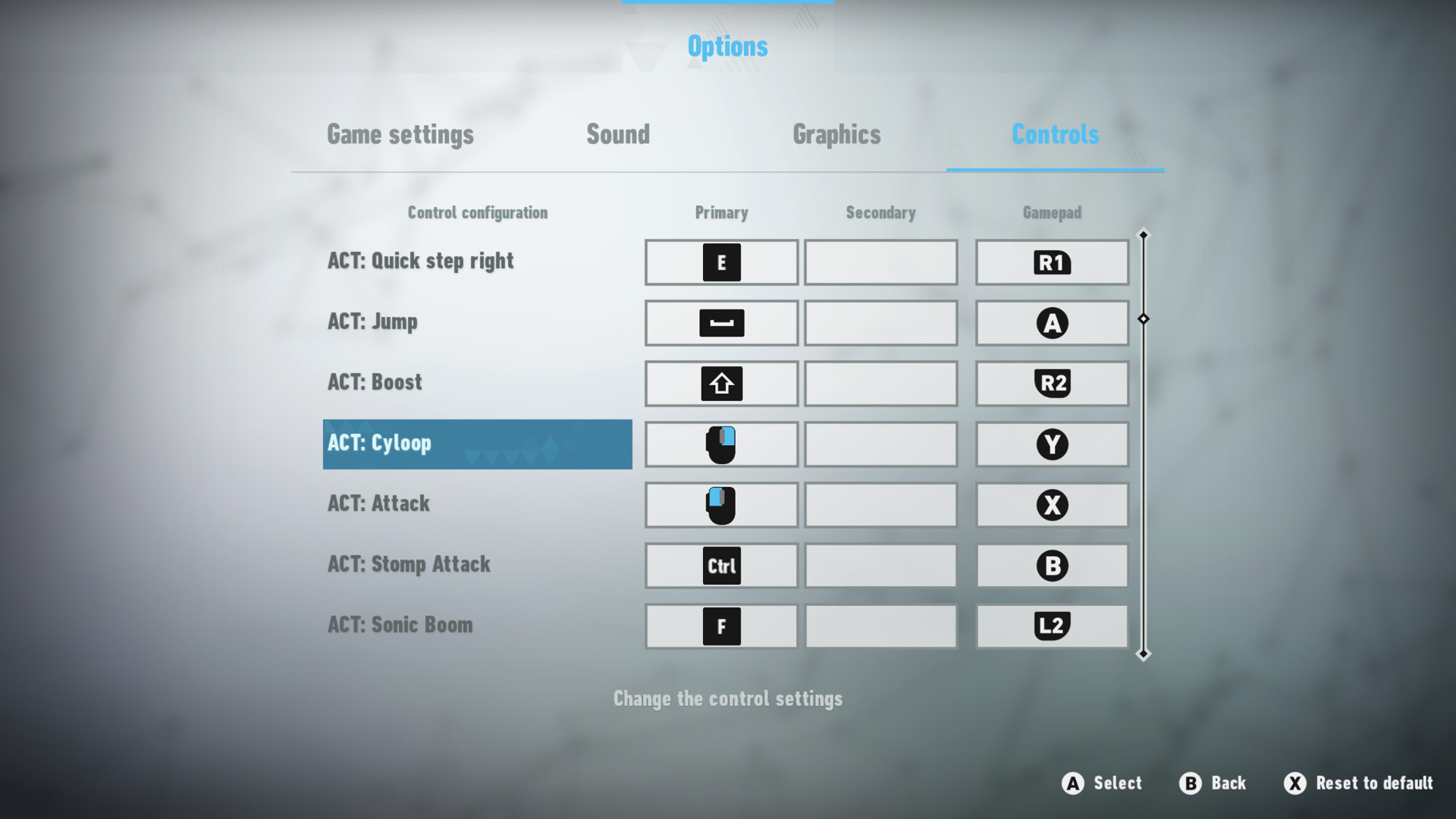Click the Shift key icon for Boost

pos(720,383)
